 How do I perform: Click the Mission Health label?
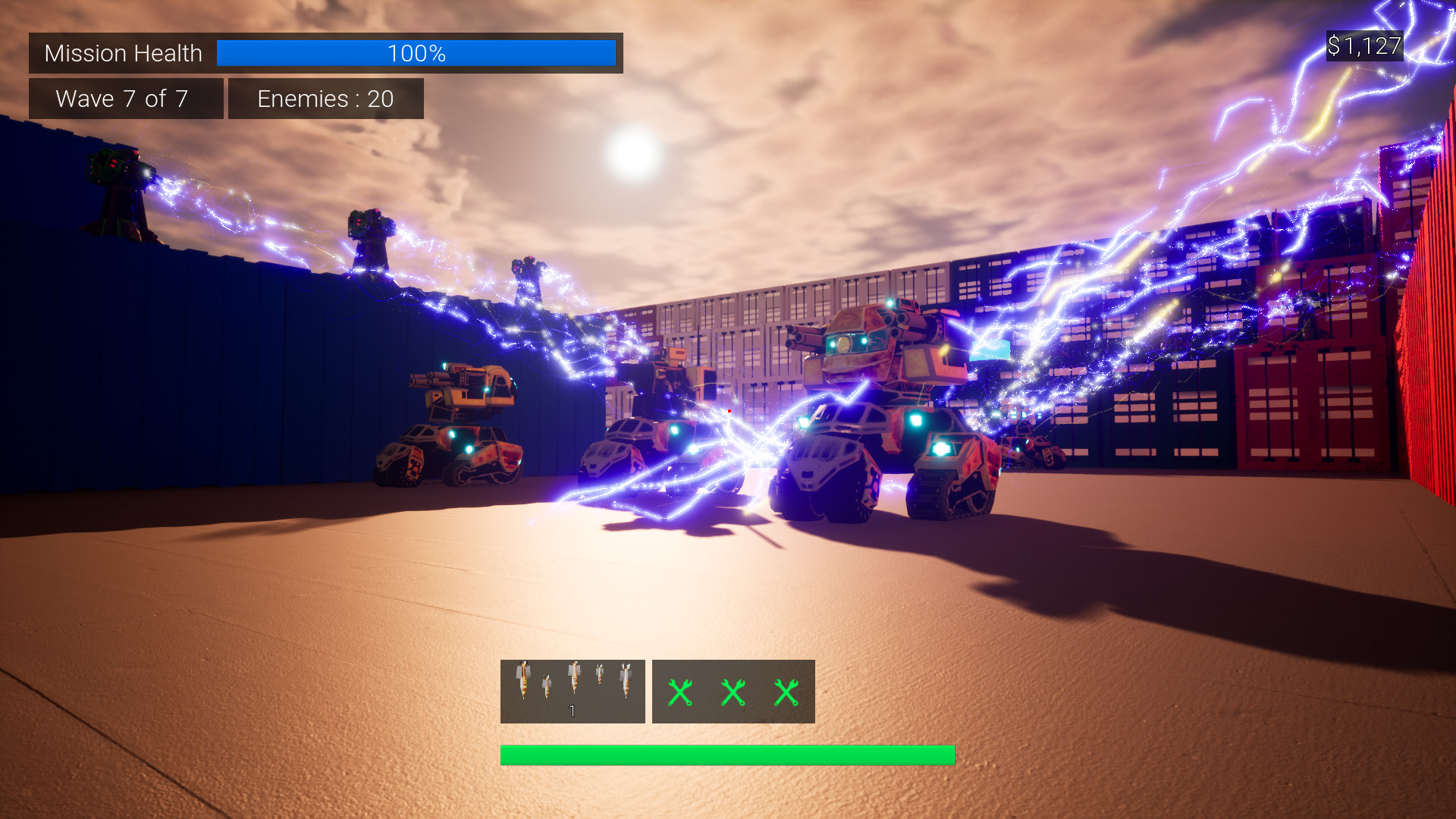coord(123,53)
